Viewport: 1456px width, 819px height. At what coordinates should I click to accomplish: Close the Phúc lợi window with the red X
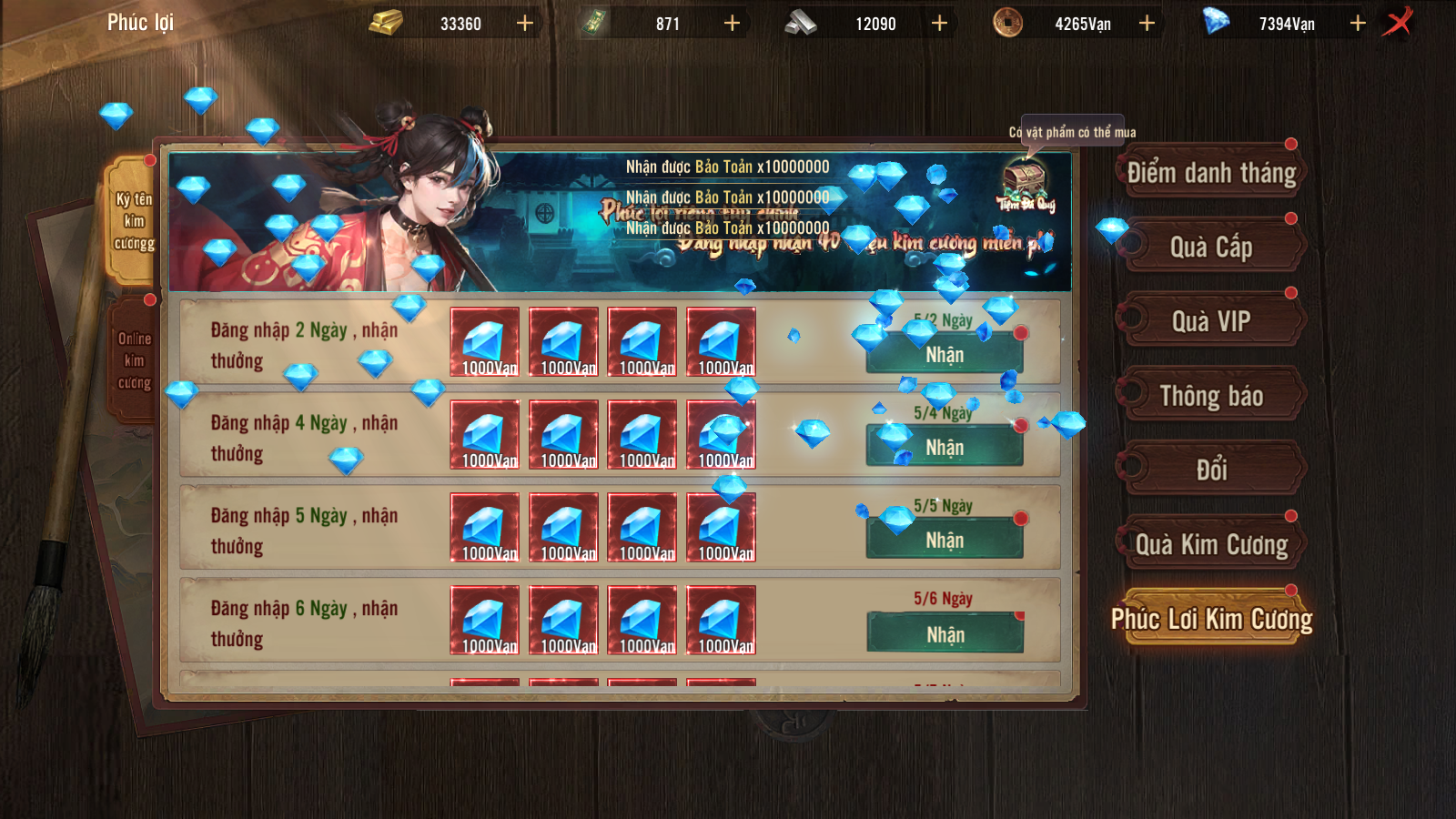(1399, 22)
